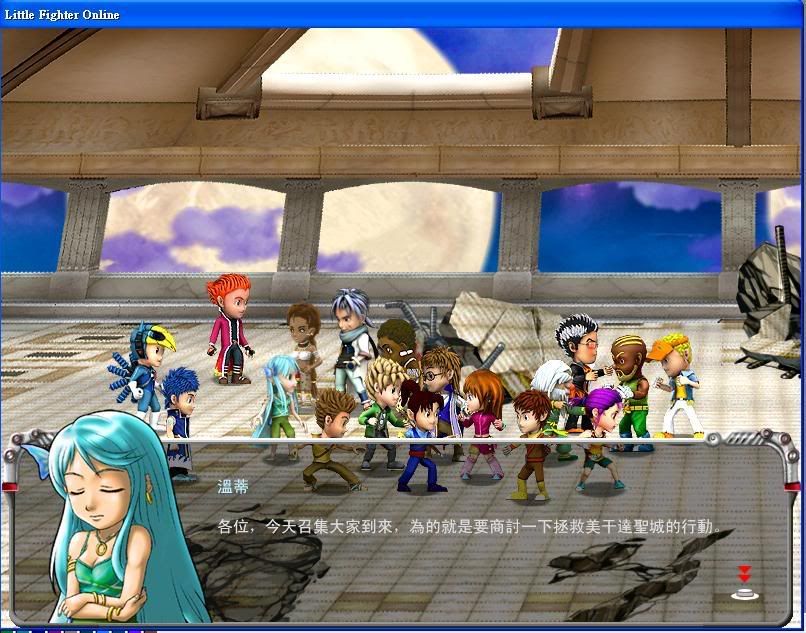Advance dialogue with the red arrow continue button
This screenshot has height=633, width=806.
click(x=744, y=583)
